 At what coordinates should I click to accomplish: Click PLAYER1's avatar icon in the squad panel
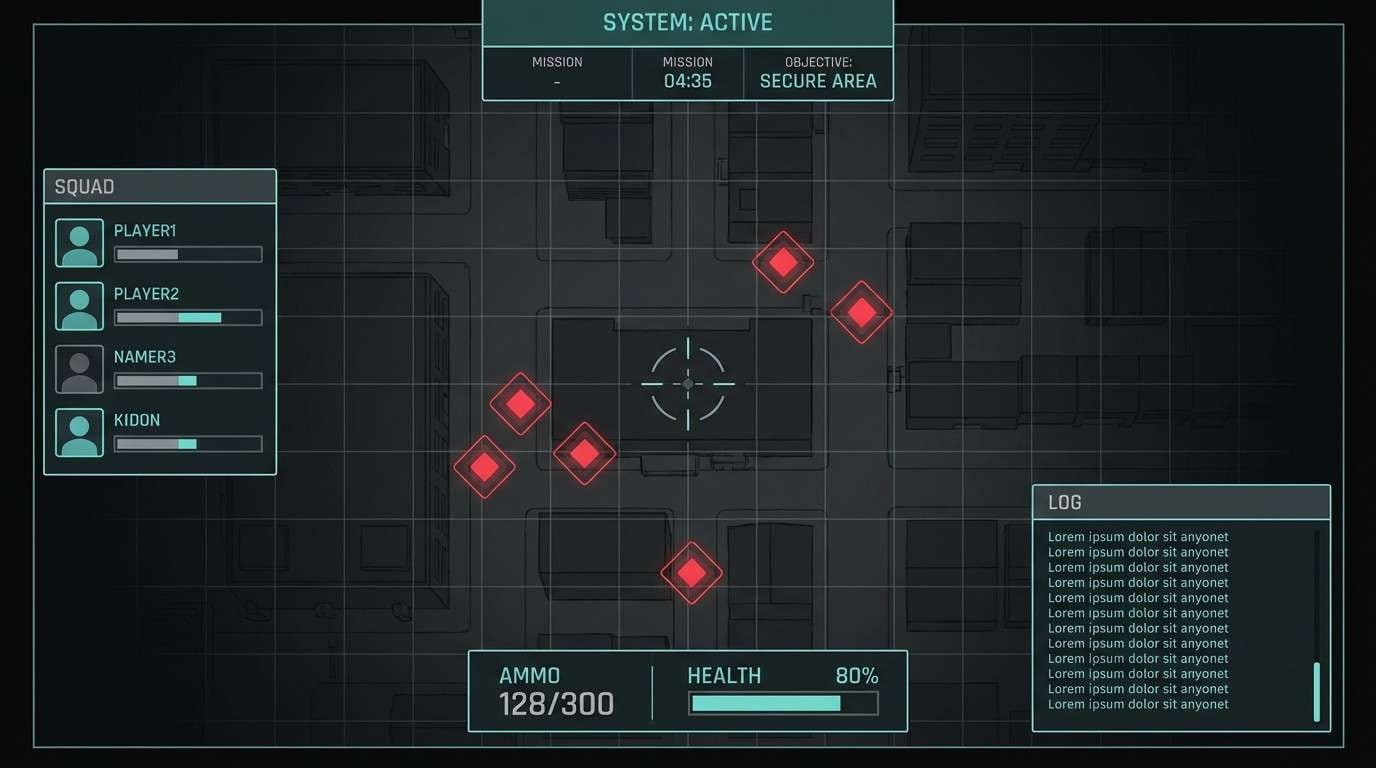click(x=79, y=242)
